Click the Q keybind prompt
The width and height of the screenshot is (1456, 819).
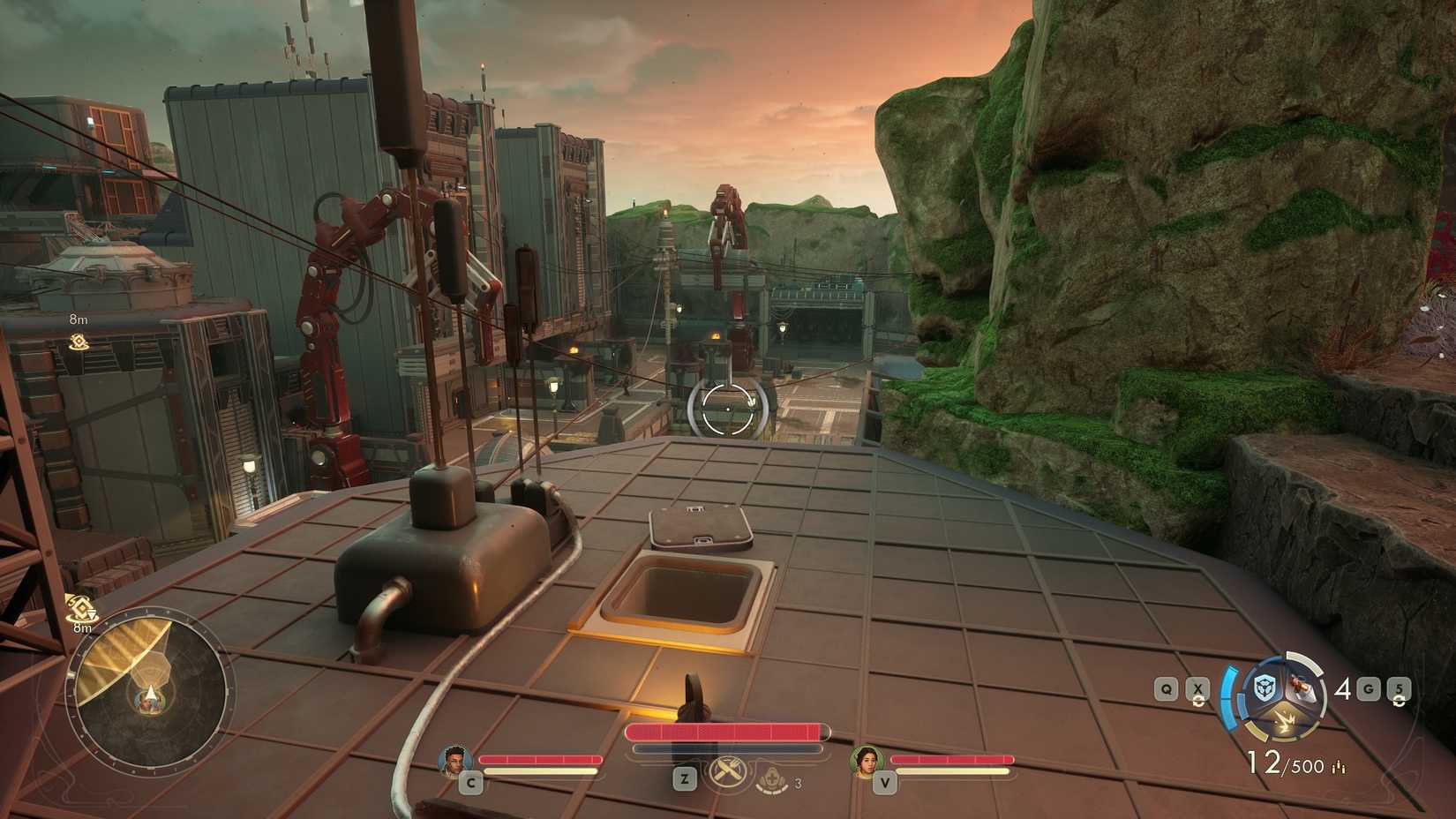(1165, 688)
